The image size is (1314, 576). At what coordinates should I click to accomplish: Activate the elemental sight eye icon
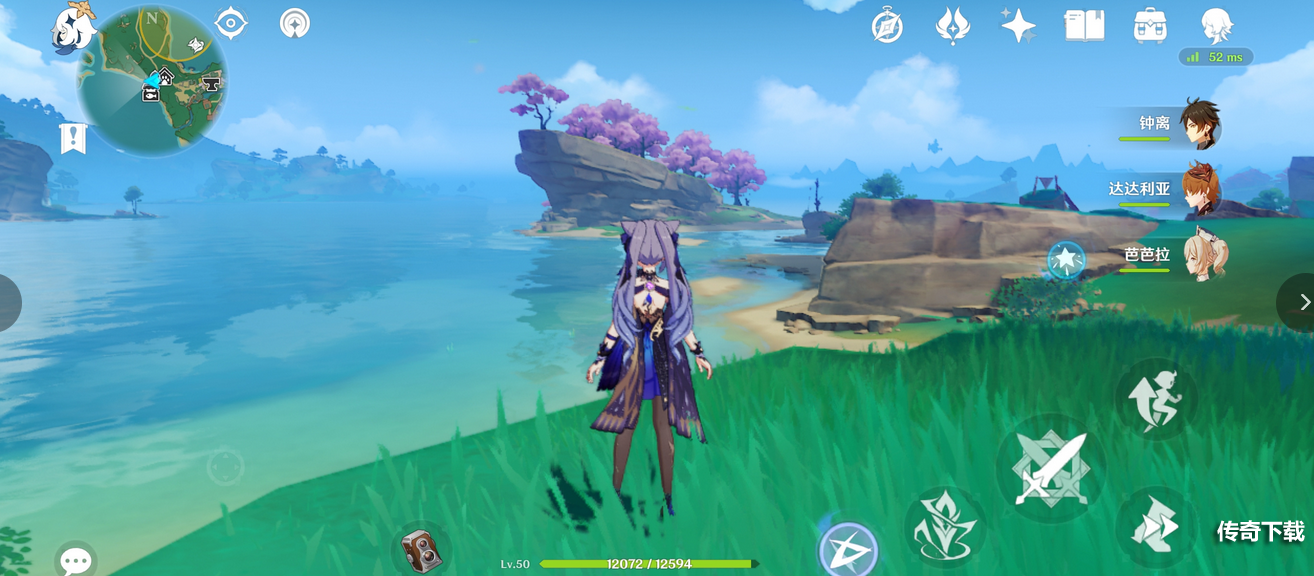coord(231,23)
